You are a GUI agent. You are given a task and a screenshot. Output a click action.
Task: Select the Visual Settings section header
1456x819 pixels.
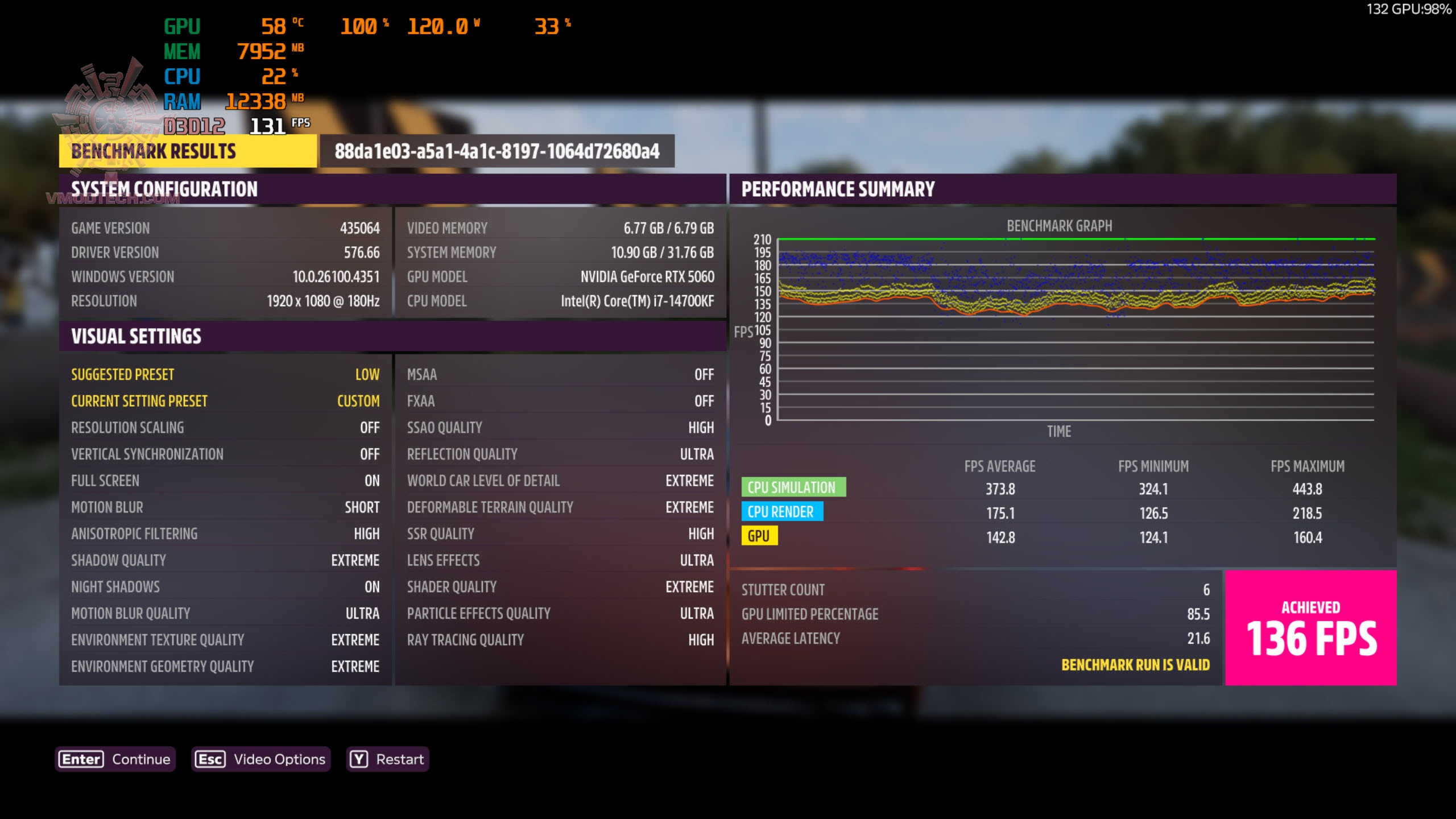[136, 336]
